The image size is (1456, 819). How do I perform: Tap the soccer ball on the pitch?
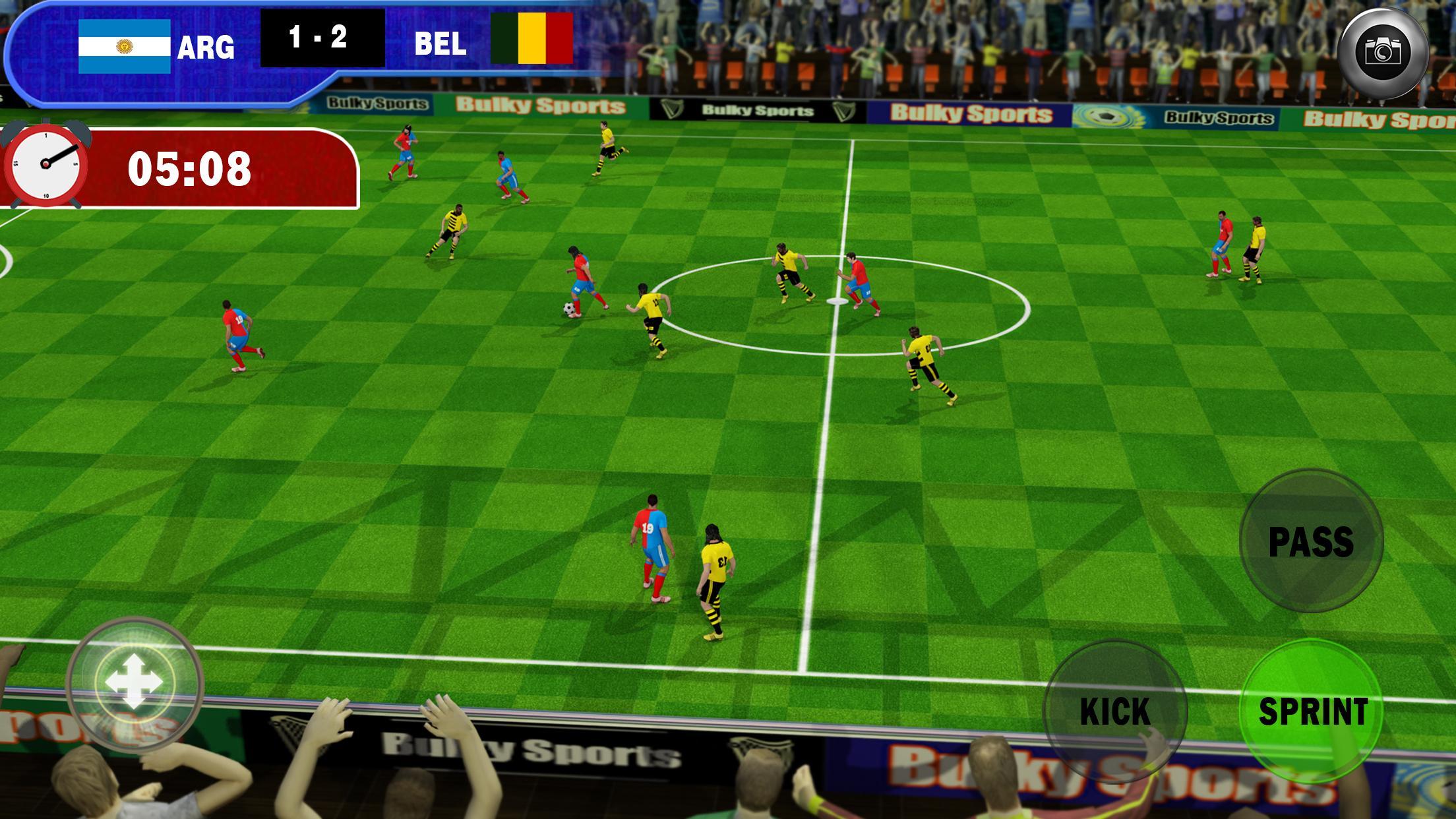567,309
